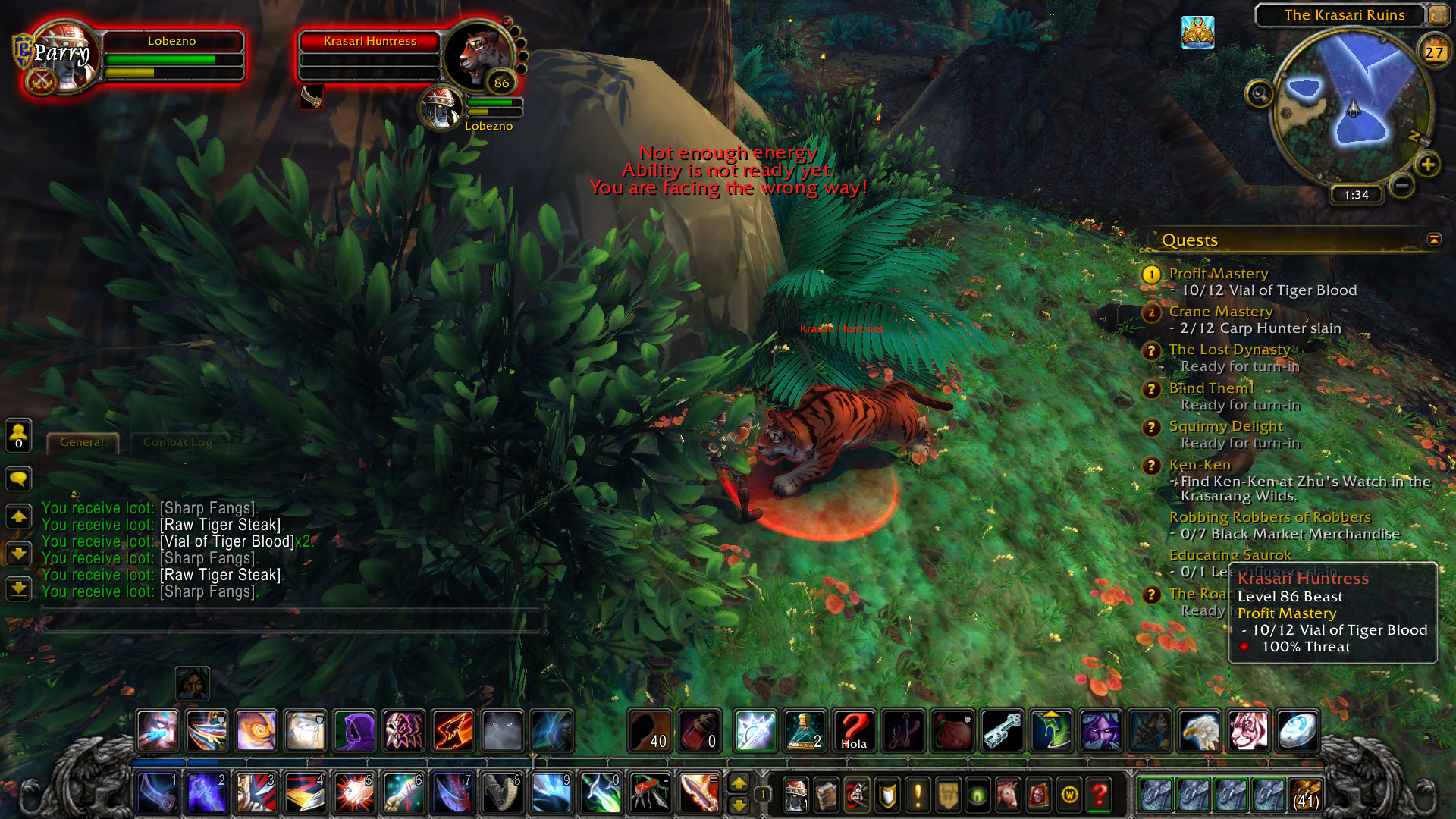The width and height of the screenshot is (1456, 819).
Task: Open the Crane Mastery quest in tracker
Action: pyautogui.click(x=1220, y=312)
